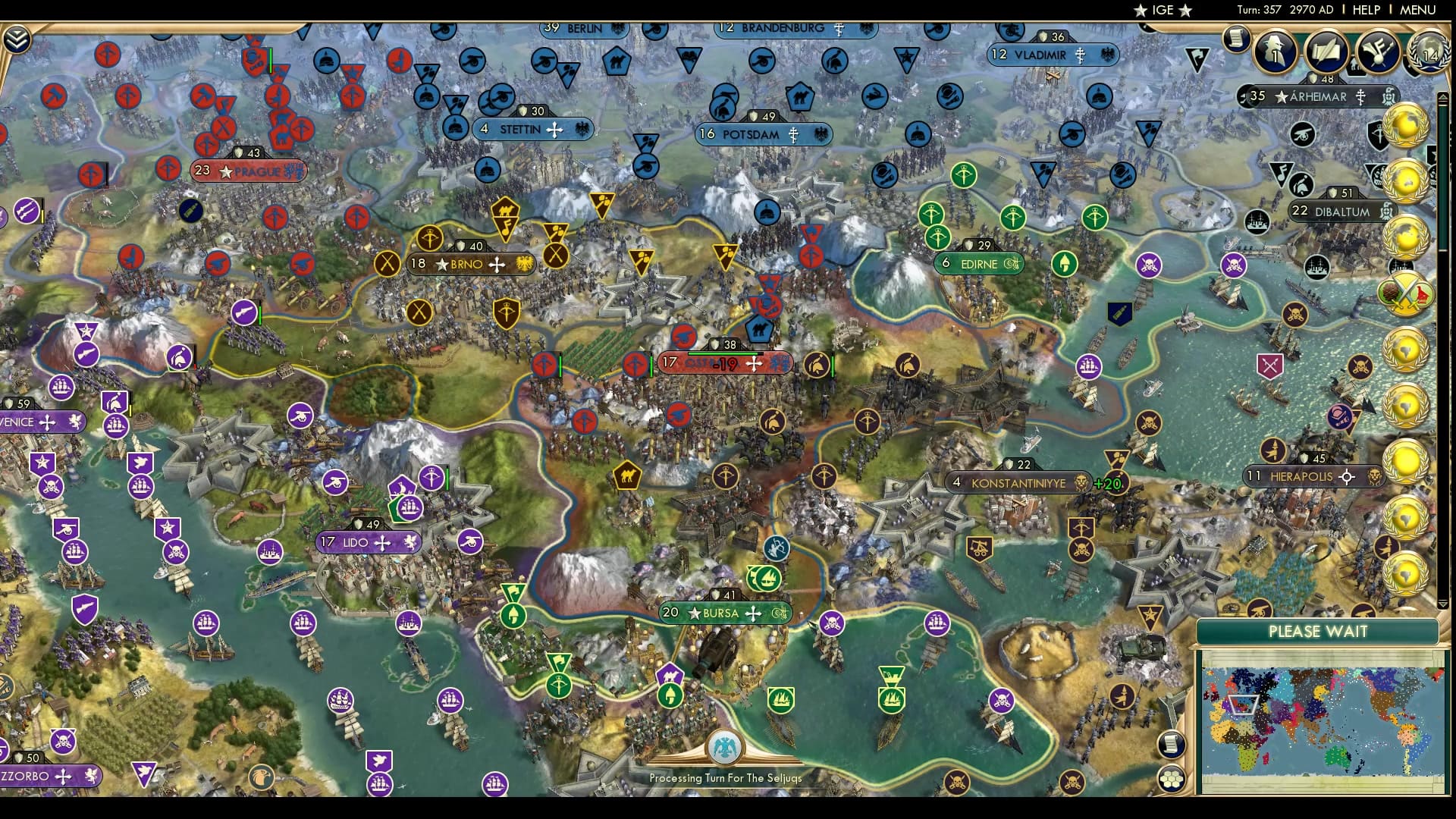Open the Culture overview music icon
The width and height of the screenshot is (1456, 819).
(x=1377, y=53)
